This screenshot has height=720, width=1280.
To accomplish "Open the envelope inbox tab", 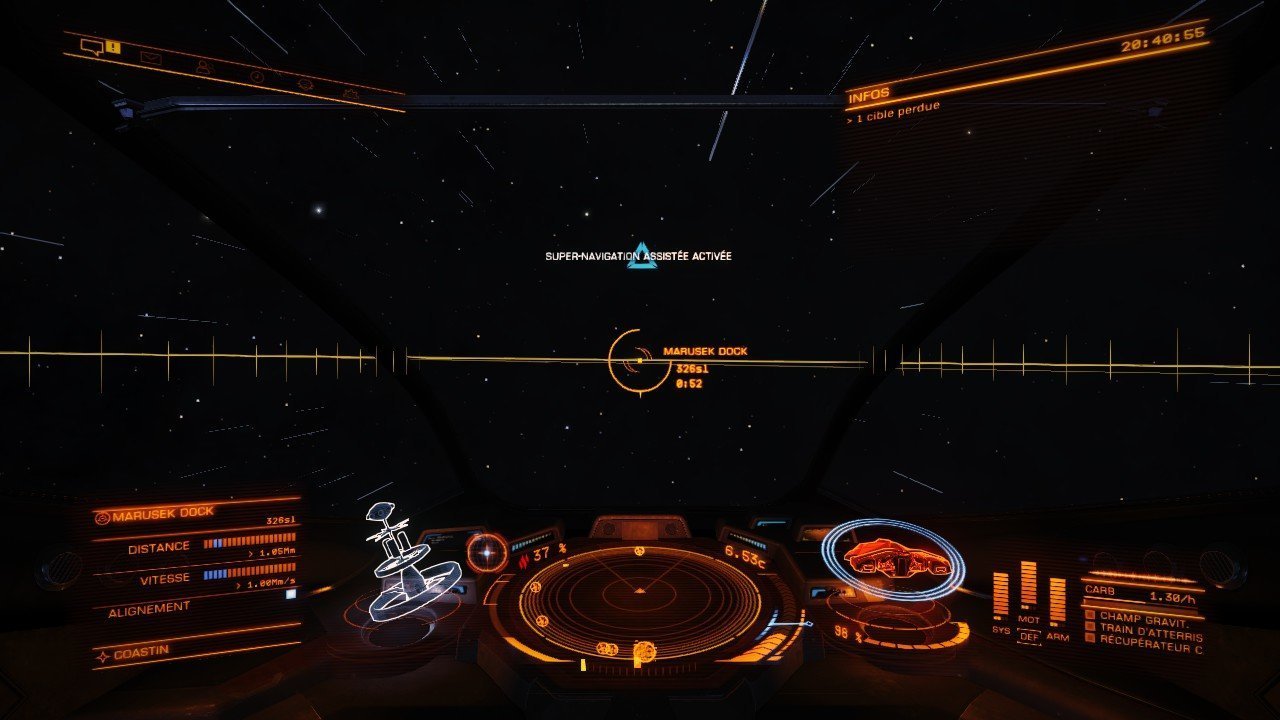I will point(151,59).
